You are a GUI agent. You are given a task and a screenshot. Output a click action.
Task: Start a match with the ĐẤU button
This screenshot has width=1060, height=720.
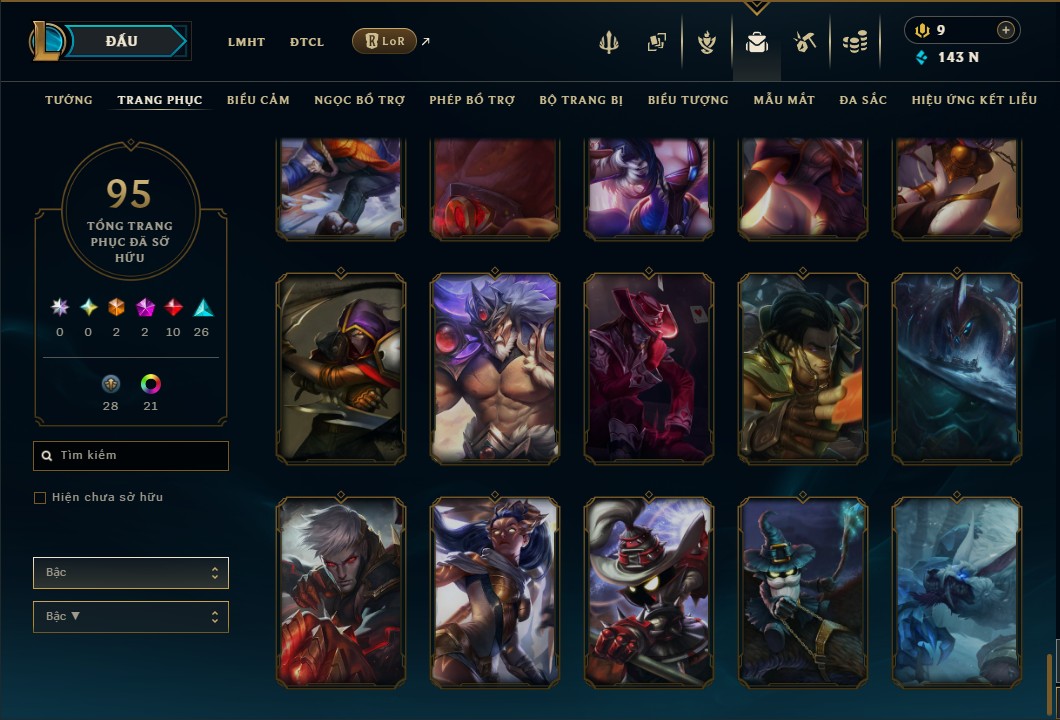tap(121, 41)
